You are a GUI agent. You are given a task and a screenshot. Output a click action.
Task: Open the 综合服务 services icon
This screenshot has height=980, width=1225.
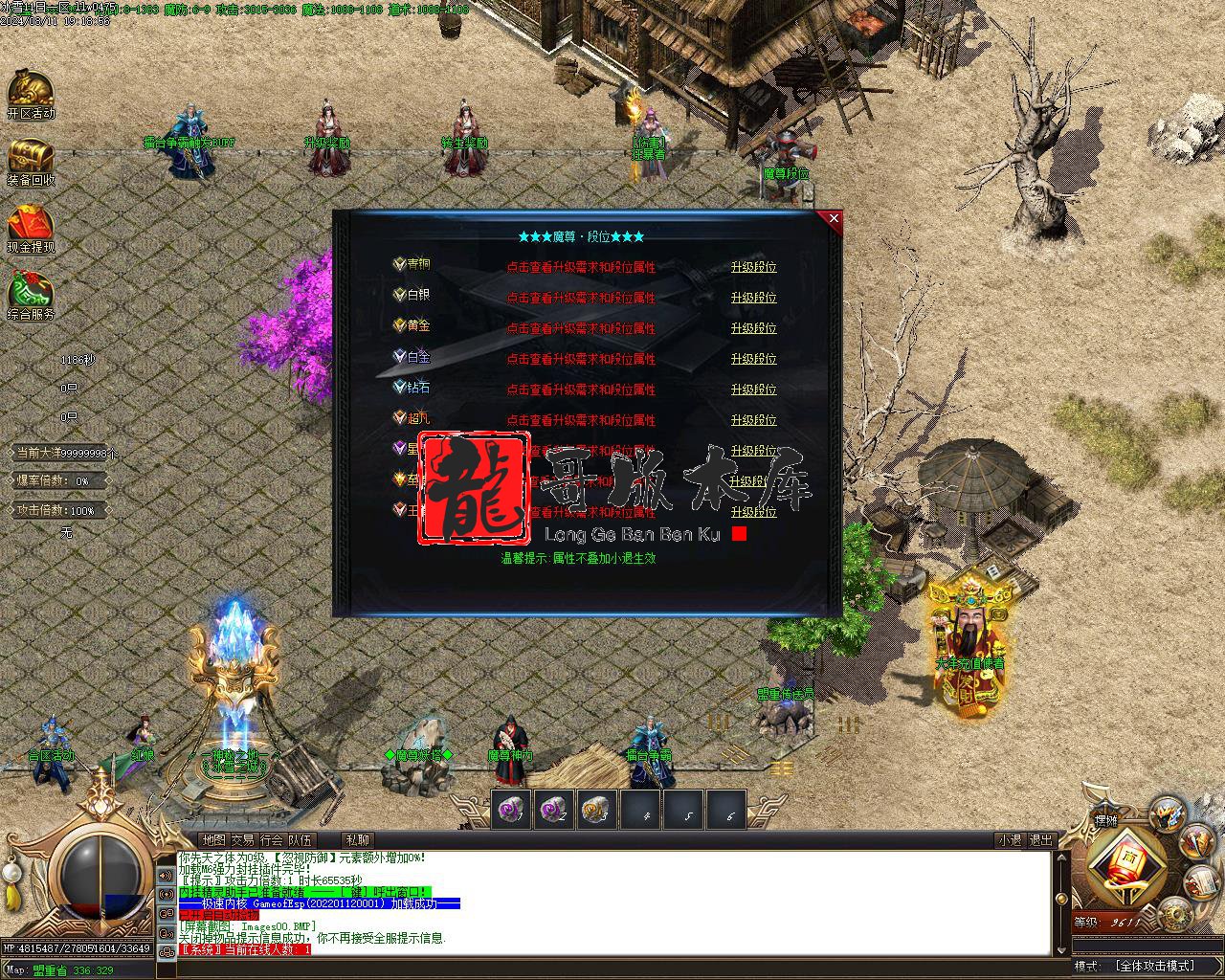31,295
